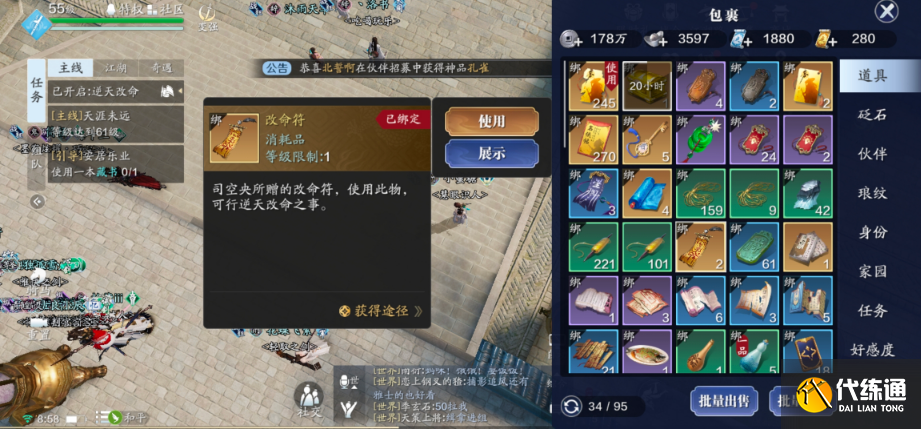Tap the inventory sort refresh icon

coord(571,406)
